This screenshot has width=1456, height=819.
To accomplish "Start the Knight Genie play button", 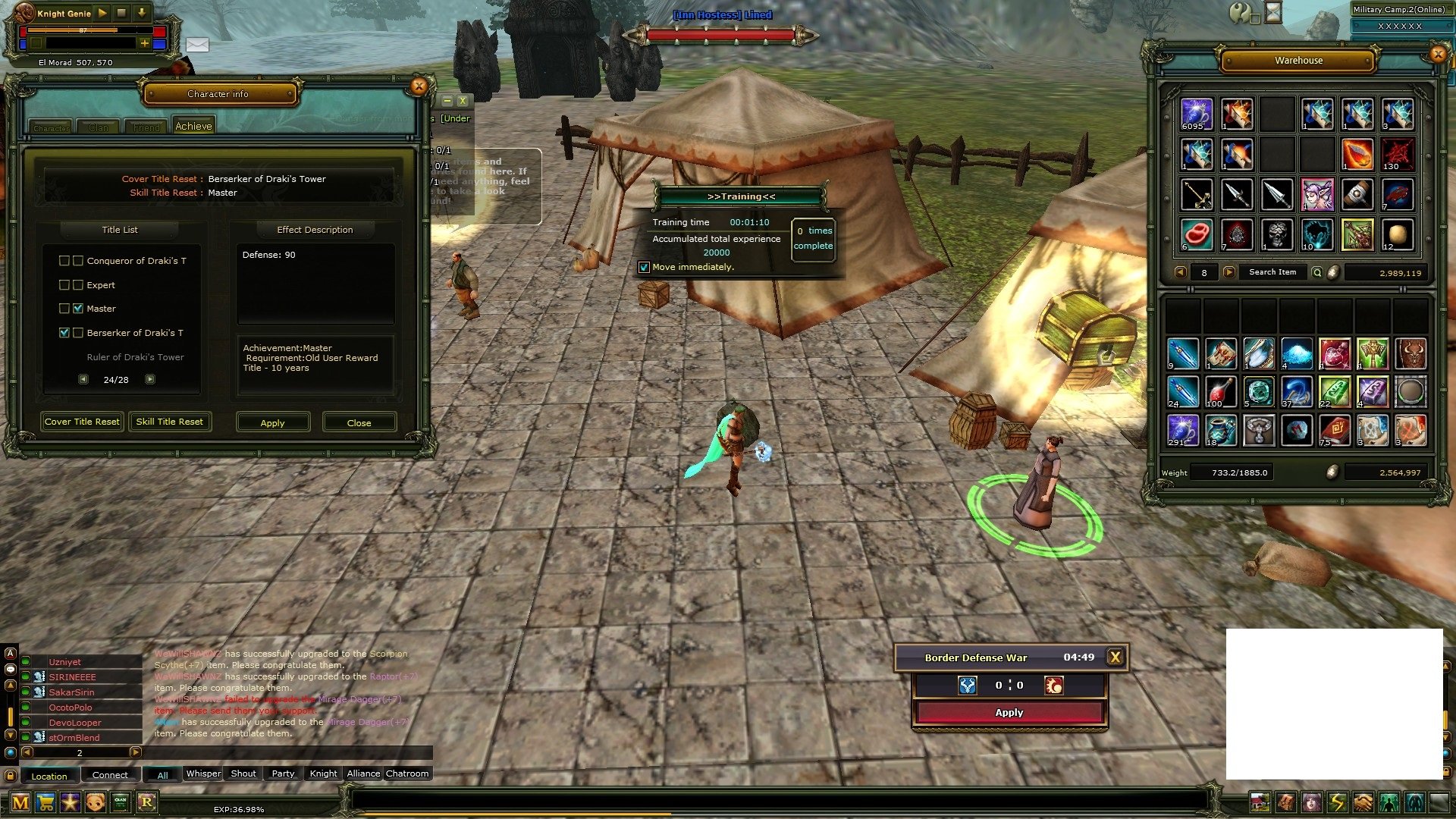I will (102, 13).
